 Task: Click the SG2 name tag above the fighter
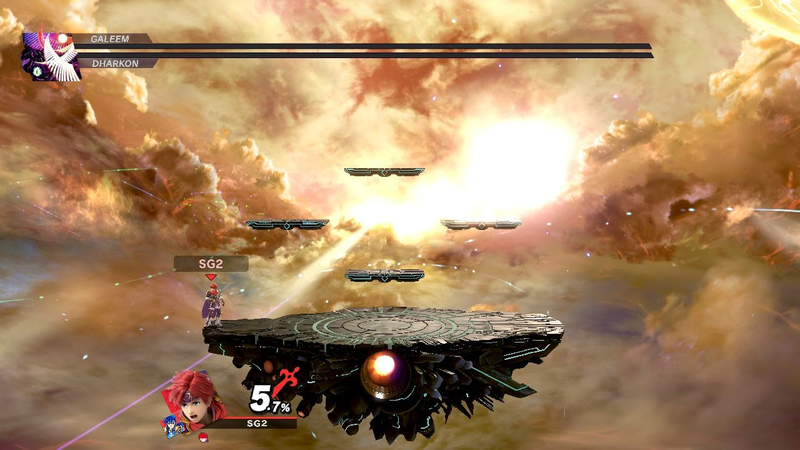(210, 263)
